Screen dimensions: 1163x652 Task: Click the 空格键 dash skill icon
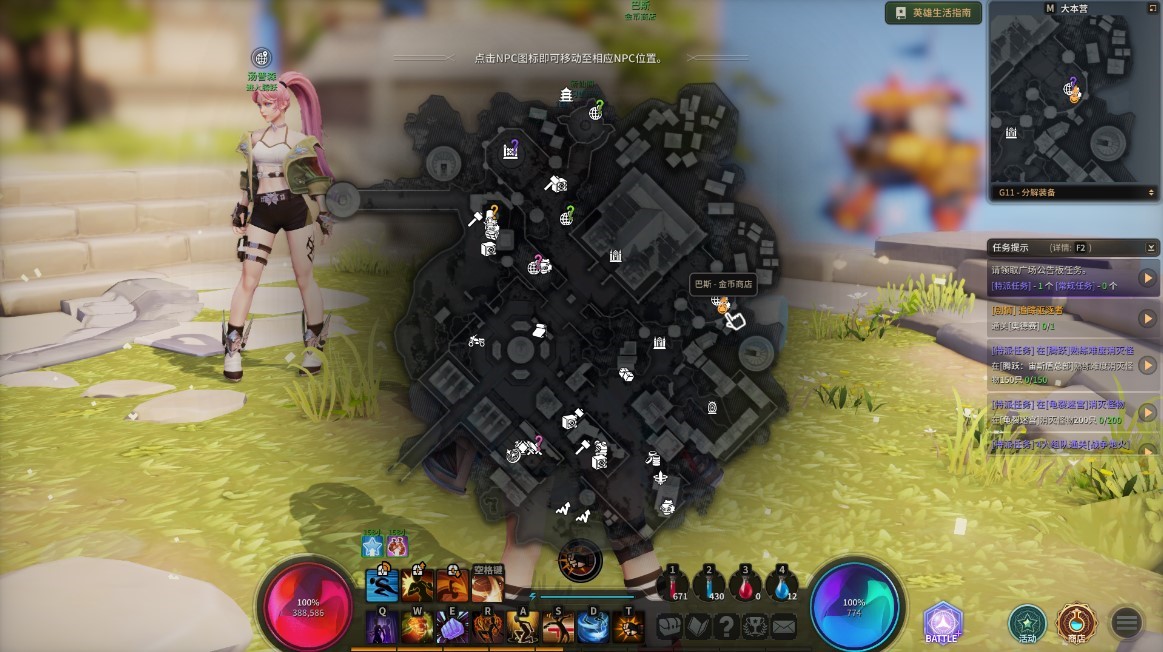click(x=488, y=586)
